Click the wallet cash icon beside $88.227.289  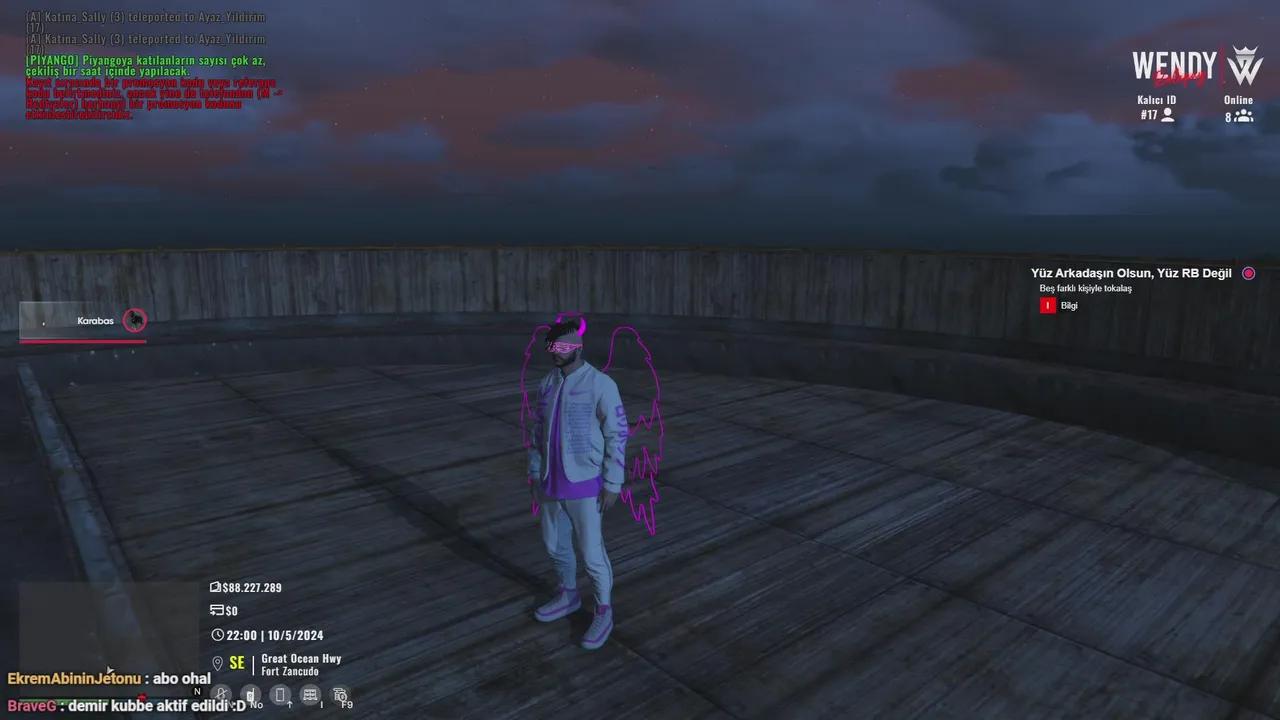215,587
